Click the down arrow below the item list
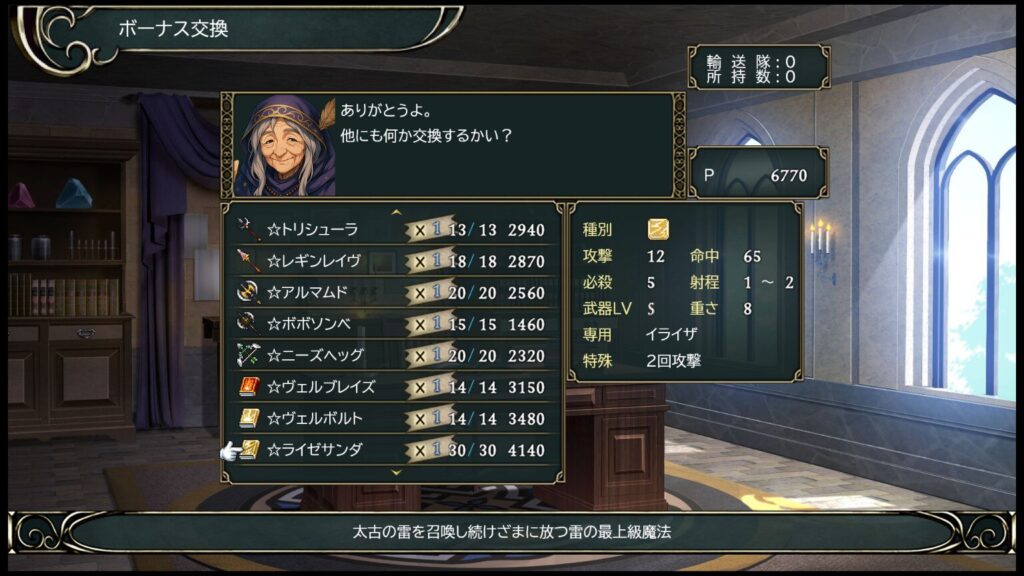 tap(396, 472)
